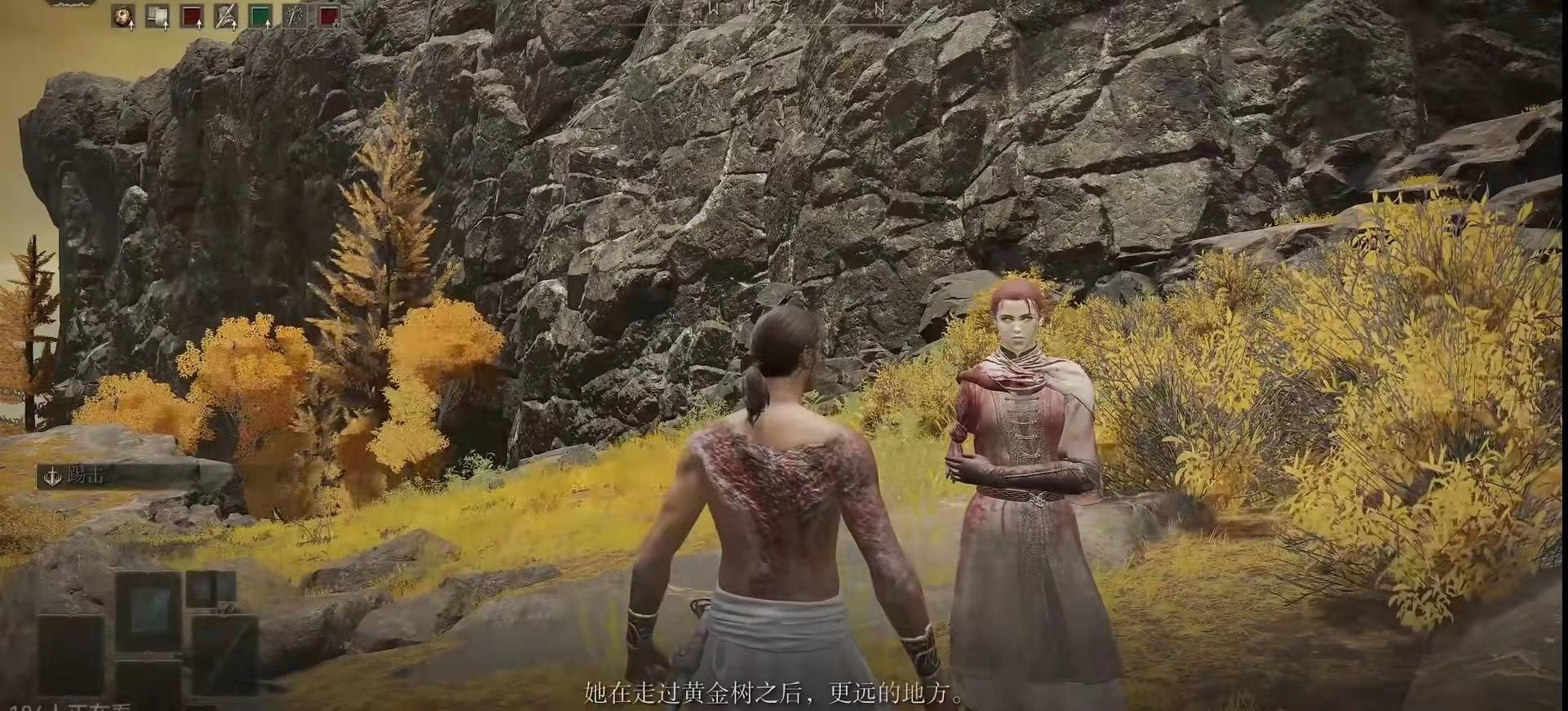Click the up arrow above the green flask slot

pyautogui.click(x=268, y=25)
